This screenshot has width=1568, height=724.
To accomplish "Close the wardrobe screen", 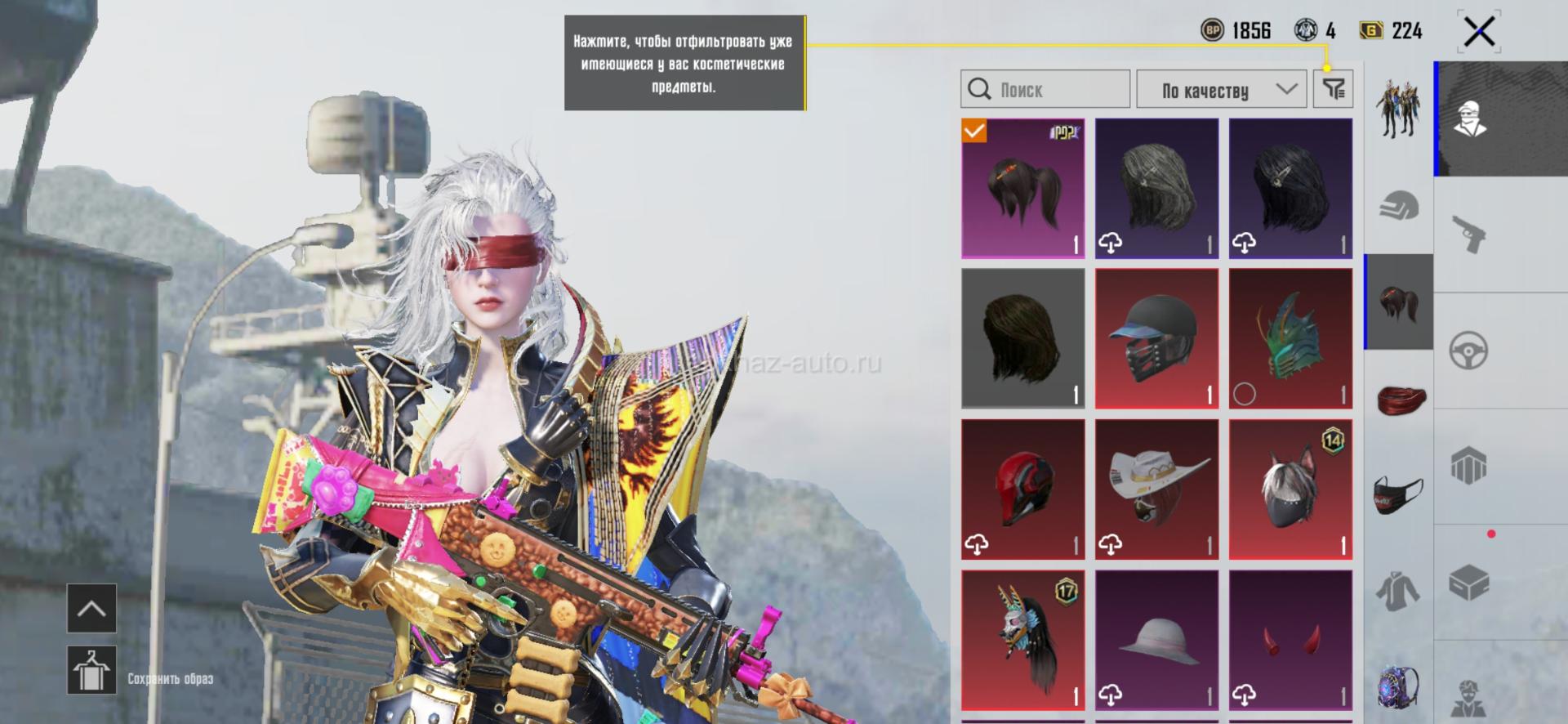I will click(1479, 33).
